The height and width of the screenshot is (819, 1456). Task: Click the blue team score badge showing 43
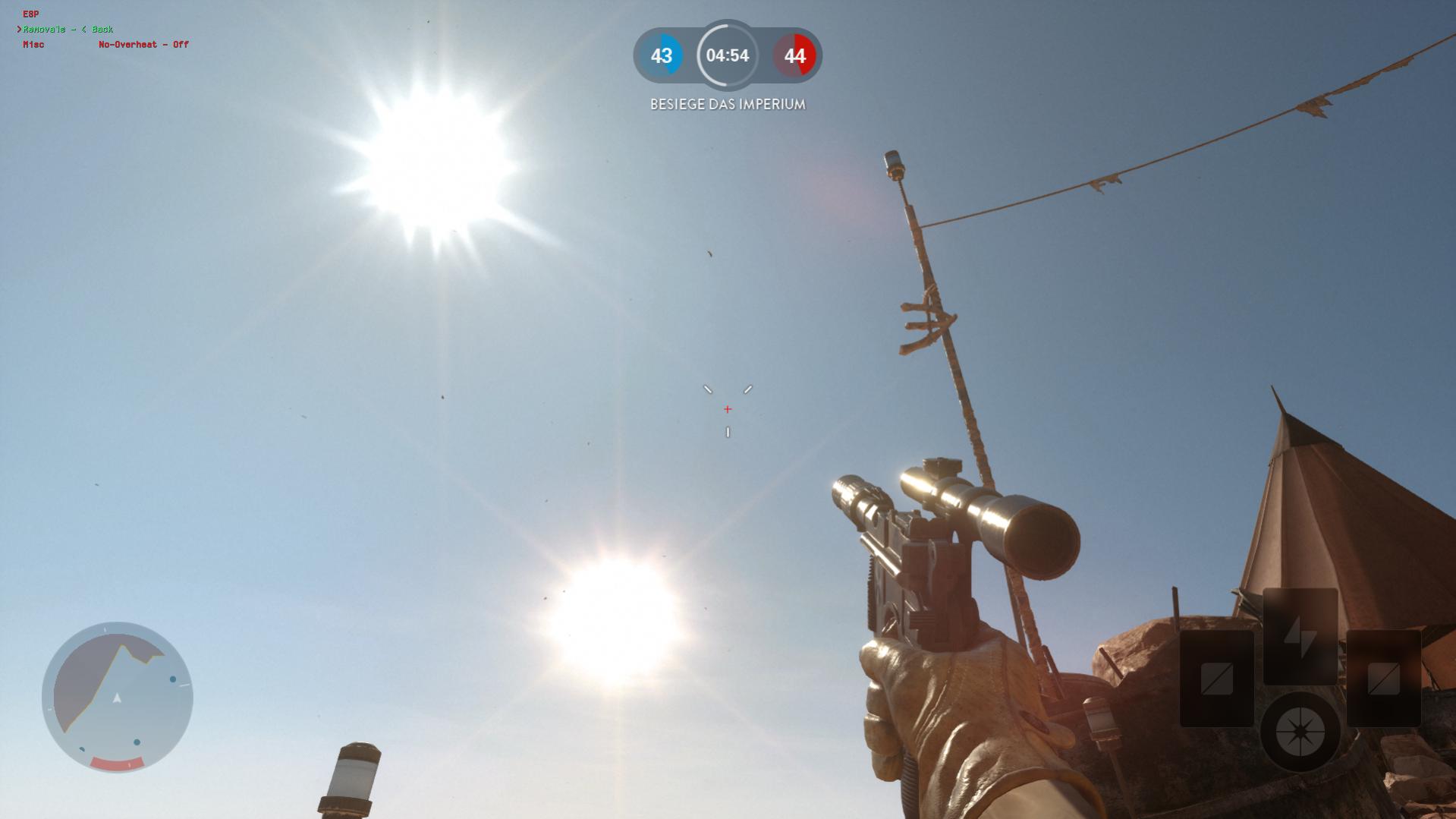662,55
